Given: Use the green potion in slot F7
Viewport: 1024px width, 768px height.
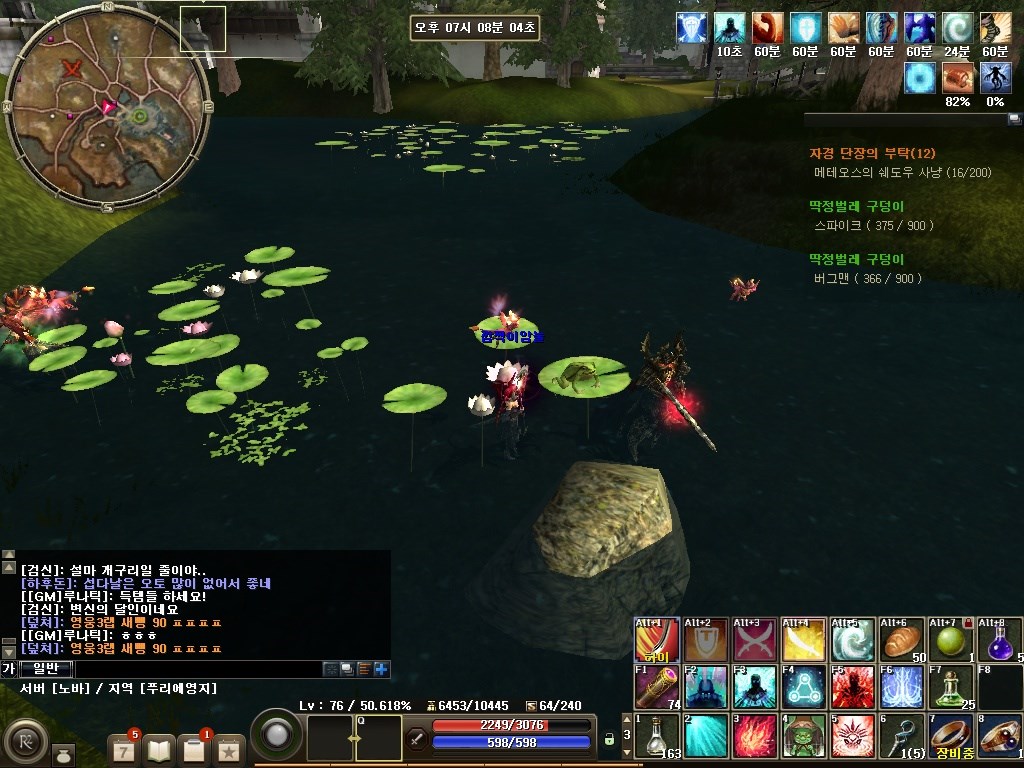Looking at the screenshot, I should click(951, 687).
